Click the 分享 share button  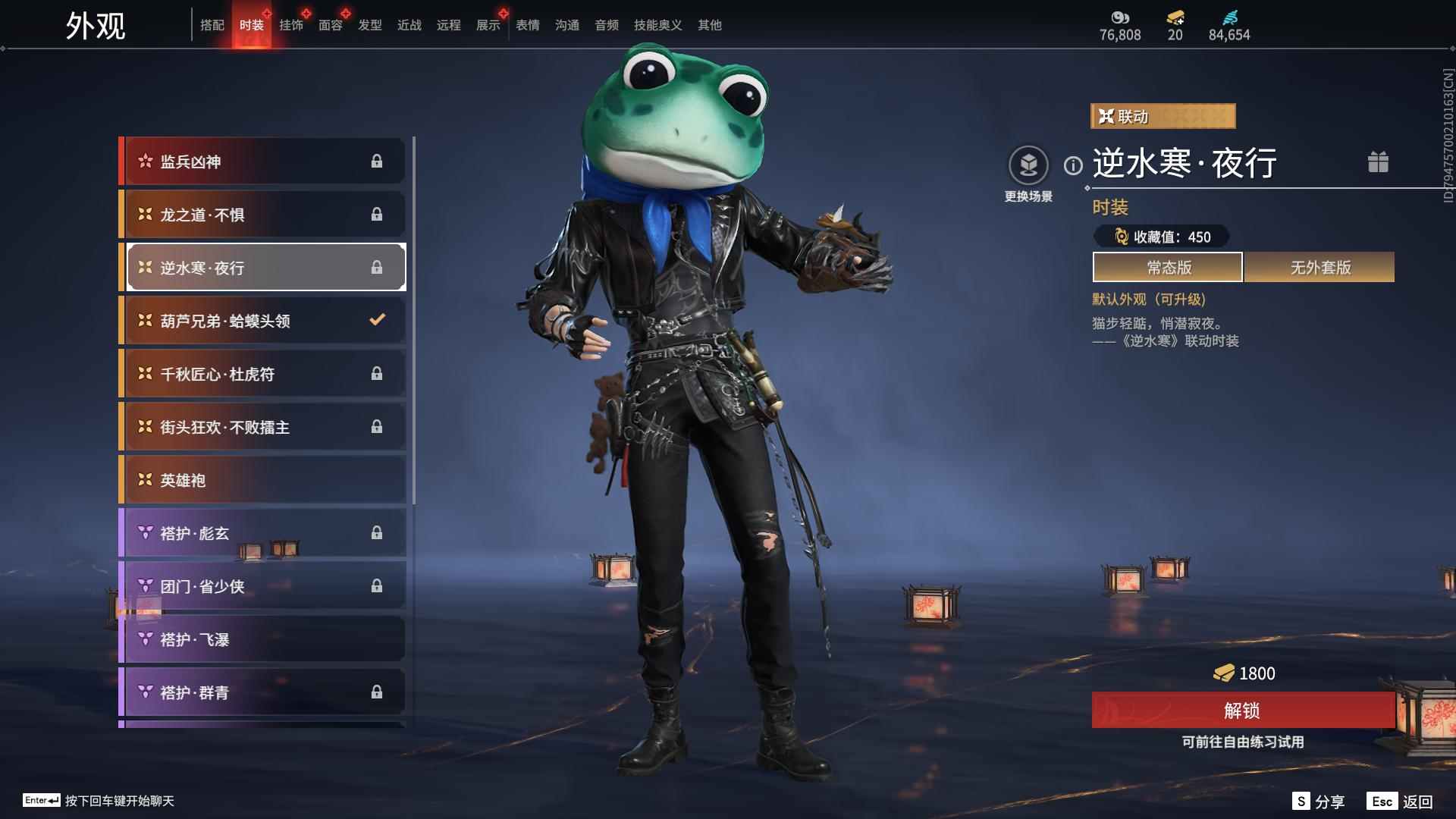tap(1319, 802)
